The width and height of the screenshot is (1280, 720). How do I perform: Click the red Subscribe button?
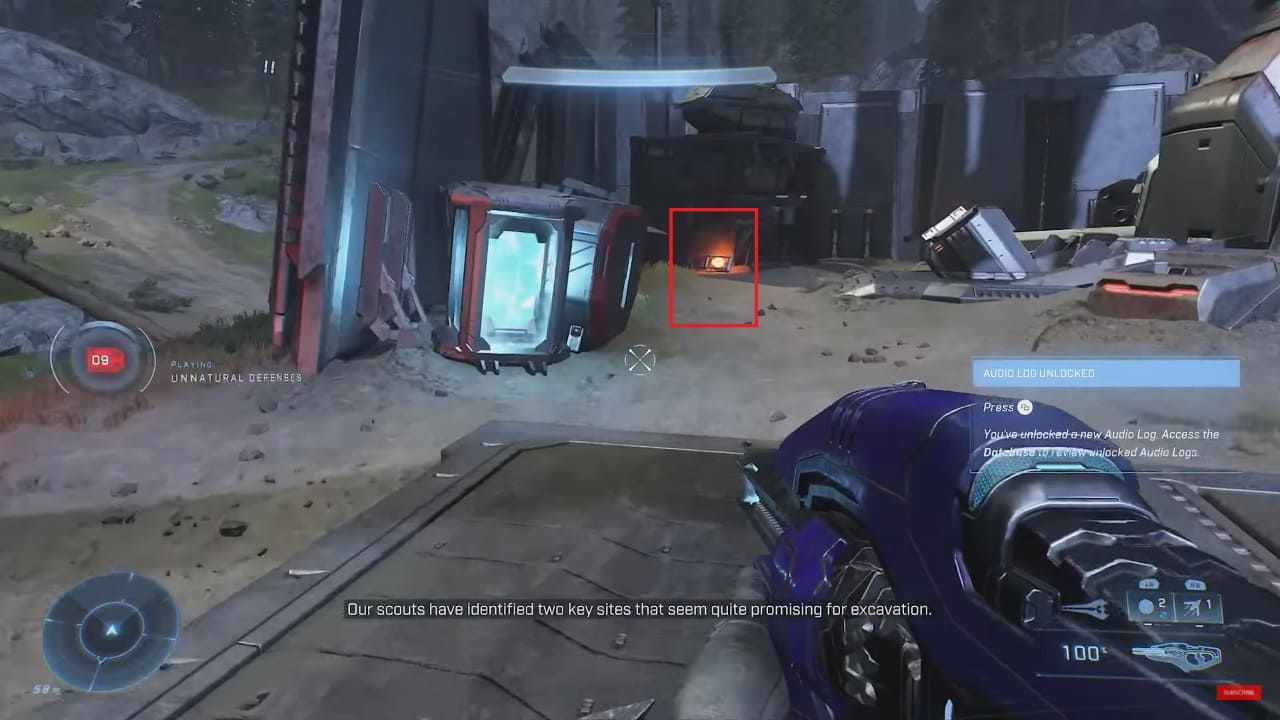(x=1238, y=692)
